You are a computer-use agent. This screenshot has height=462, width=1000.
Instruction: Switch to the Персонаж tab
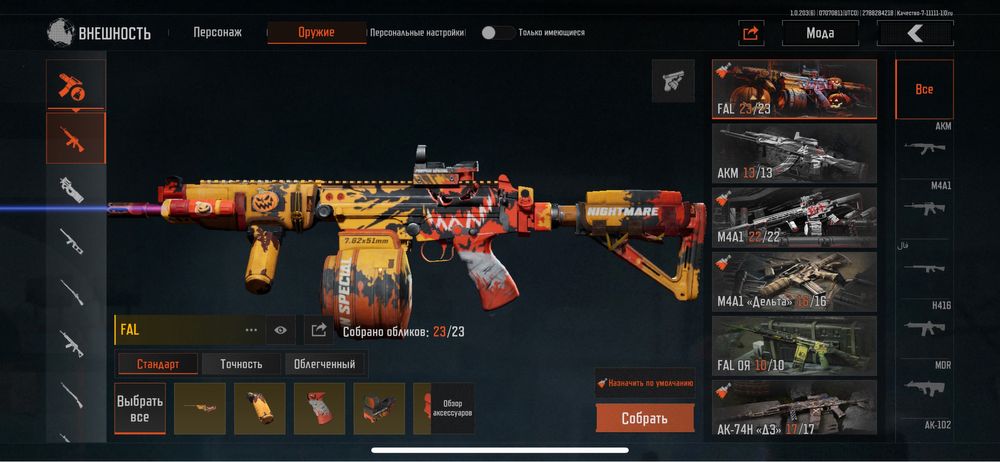pos(217,33)
